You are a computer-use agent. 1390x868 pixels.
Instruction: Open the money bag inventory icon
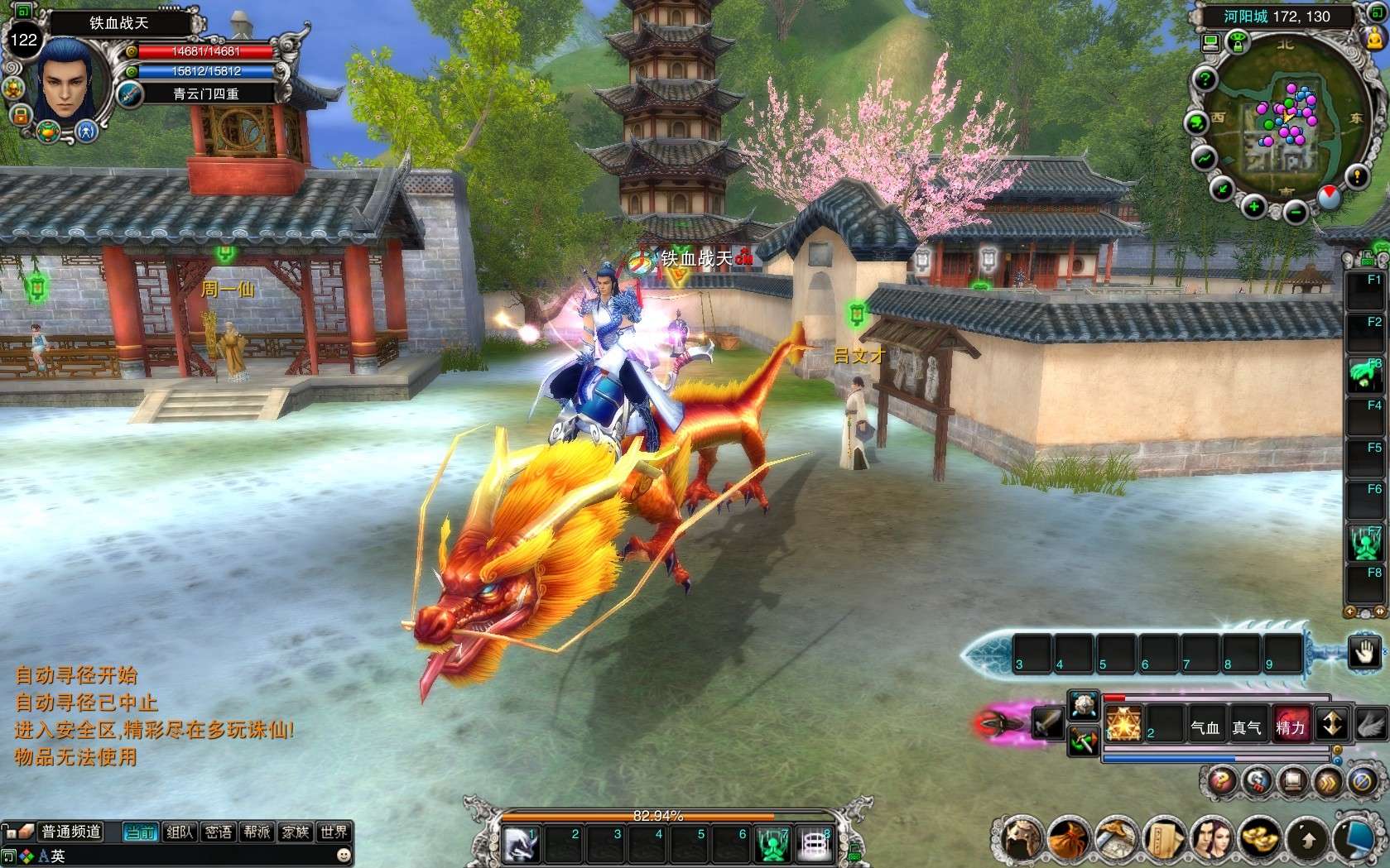click(1068, 839)
